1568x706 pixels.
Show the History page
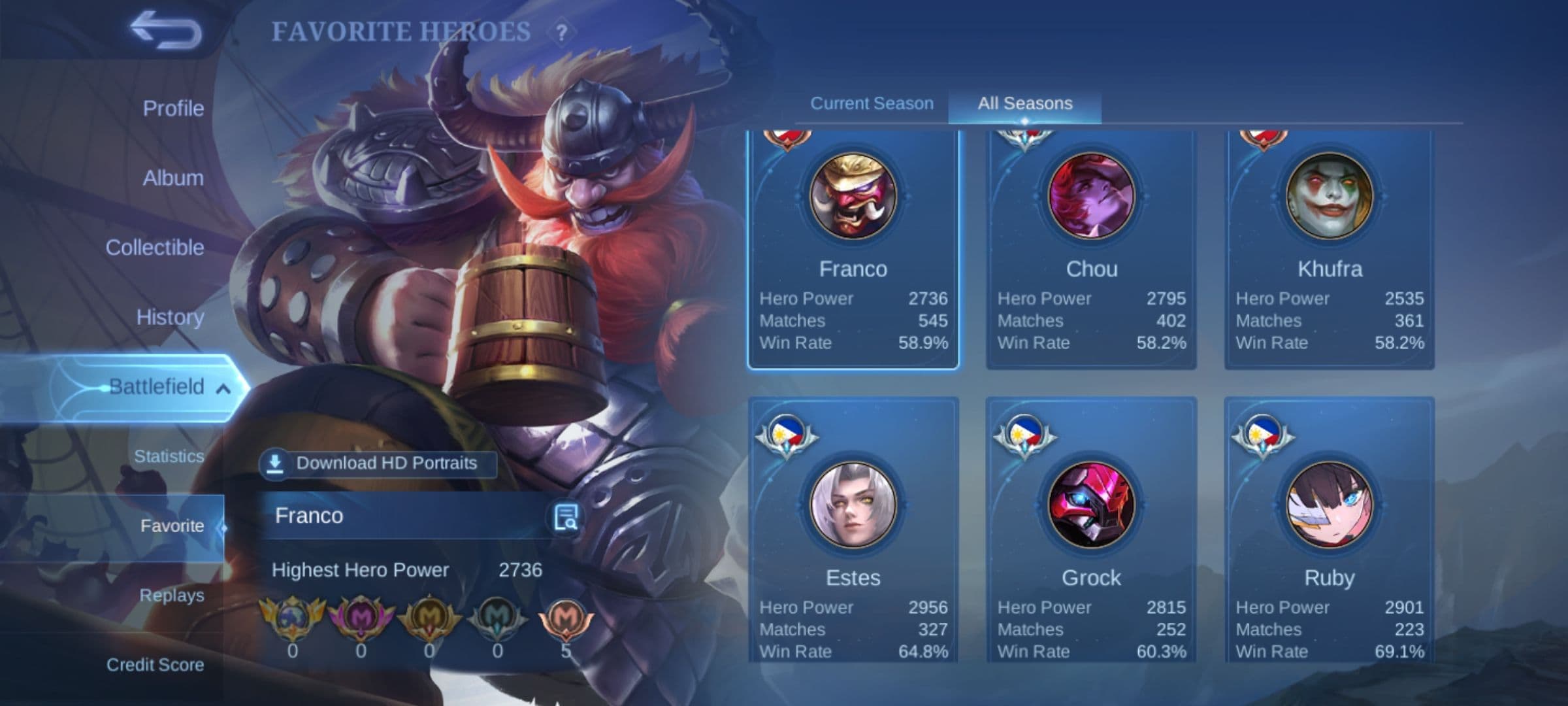(170, 317)
